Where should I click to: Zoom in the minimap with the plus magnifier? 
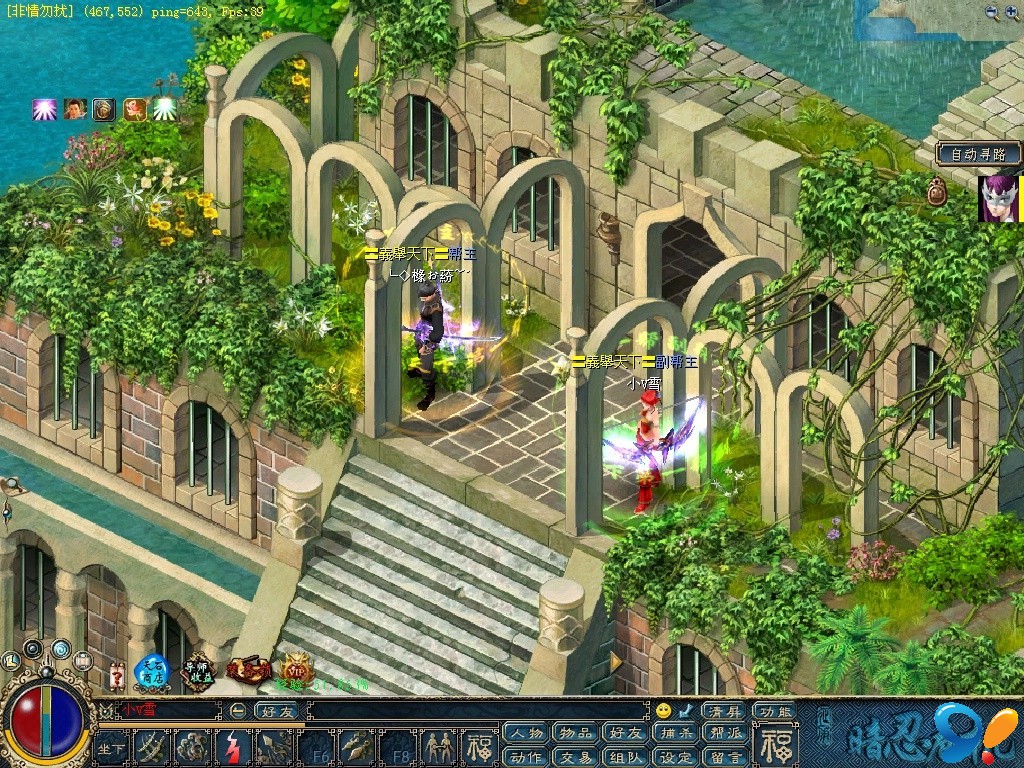(1012, 12)
